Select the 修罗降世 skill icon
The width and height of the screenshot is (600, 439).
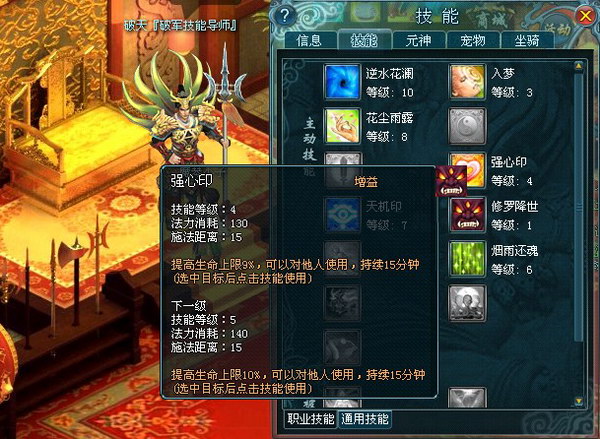click(x=467, y=216)
